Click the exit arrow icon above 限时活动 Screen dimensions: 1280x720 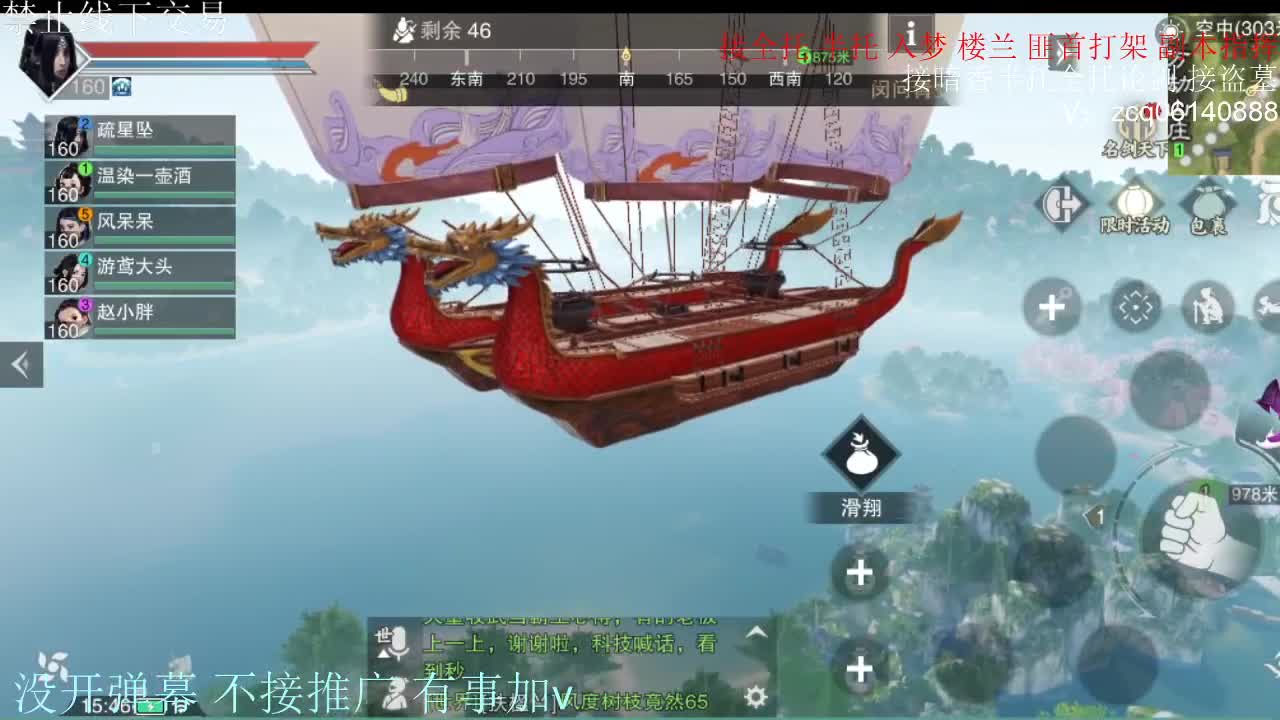[1063, 203]
